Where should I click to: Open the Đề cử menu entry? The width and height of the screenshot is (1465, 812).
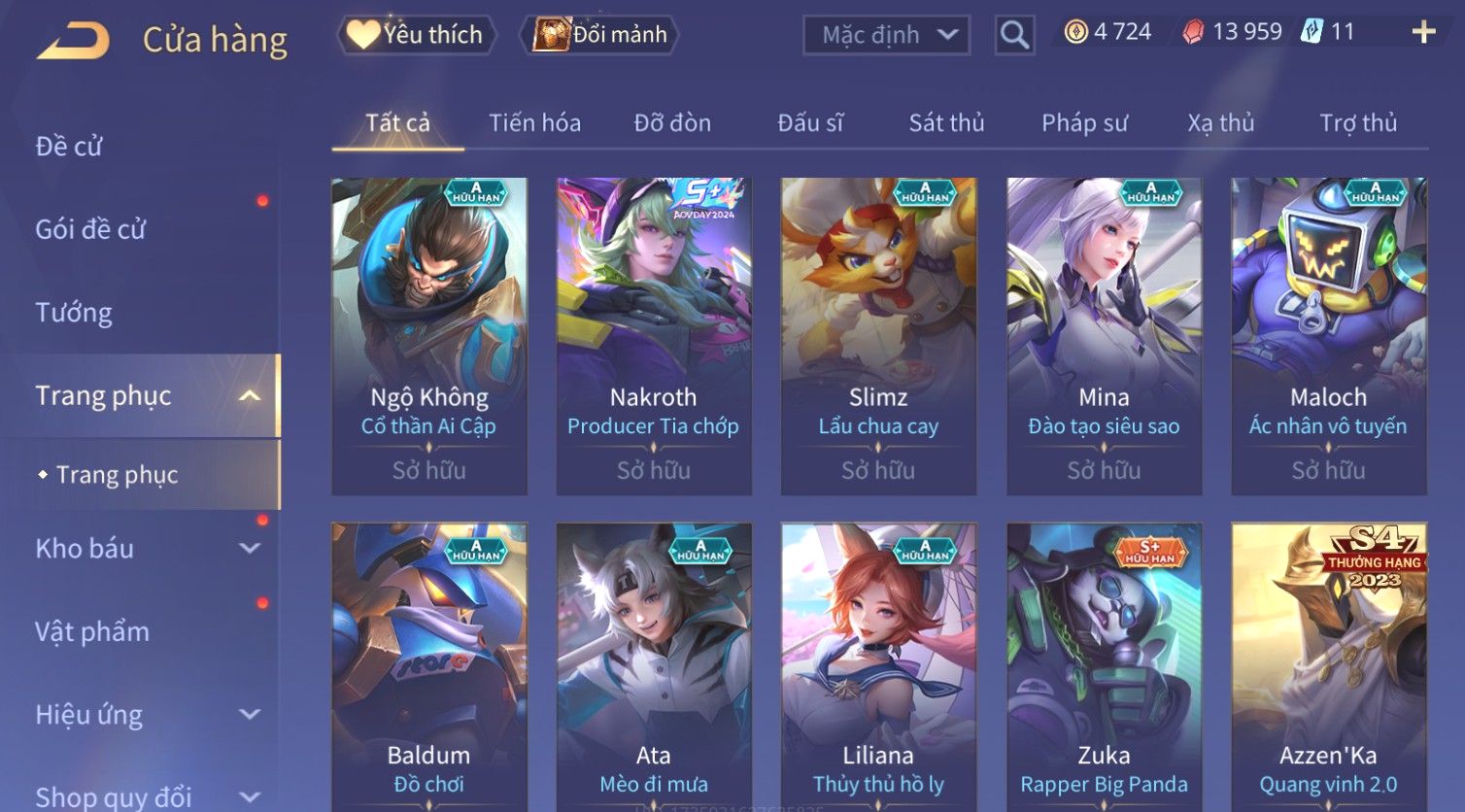click(x=69, y=147)
